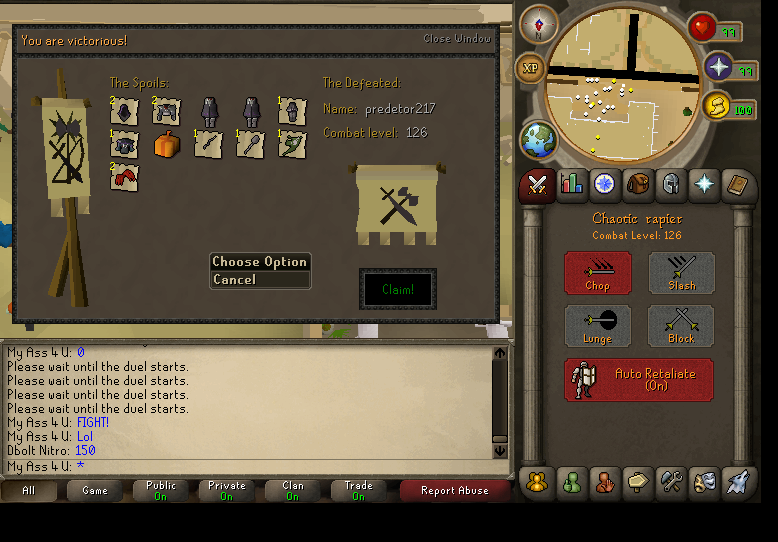Select the Block attack style
778x542 pixels.
tap(681, 326)
